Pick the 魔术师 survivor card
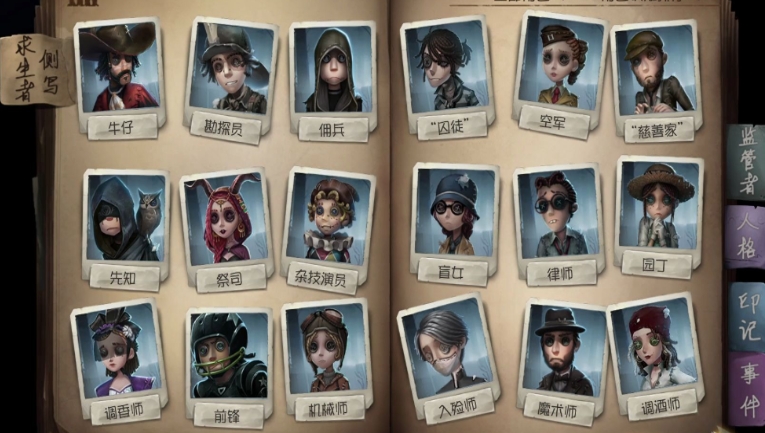The height and width of the screenshot is (433, 765). (x=561, y=352)
